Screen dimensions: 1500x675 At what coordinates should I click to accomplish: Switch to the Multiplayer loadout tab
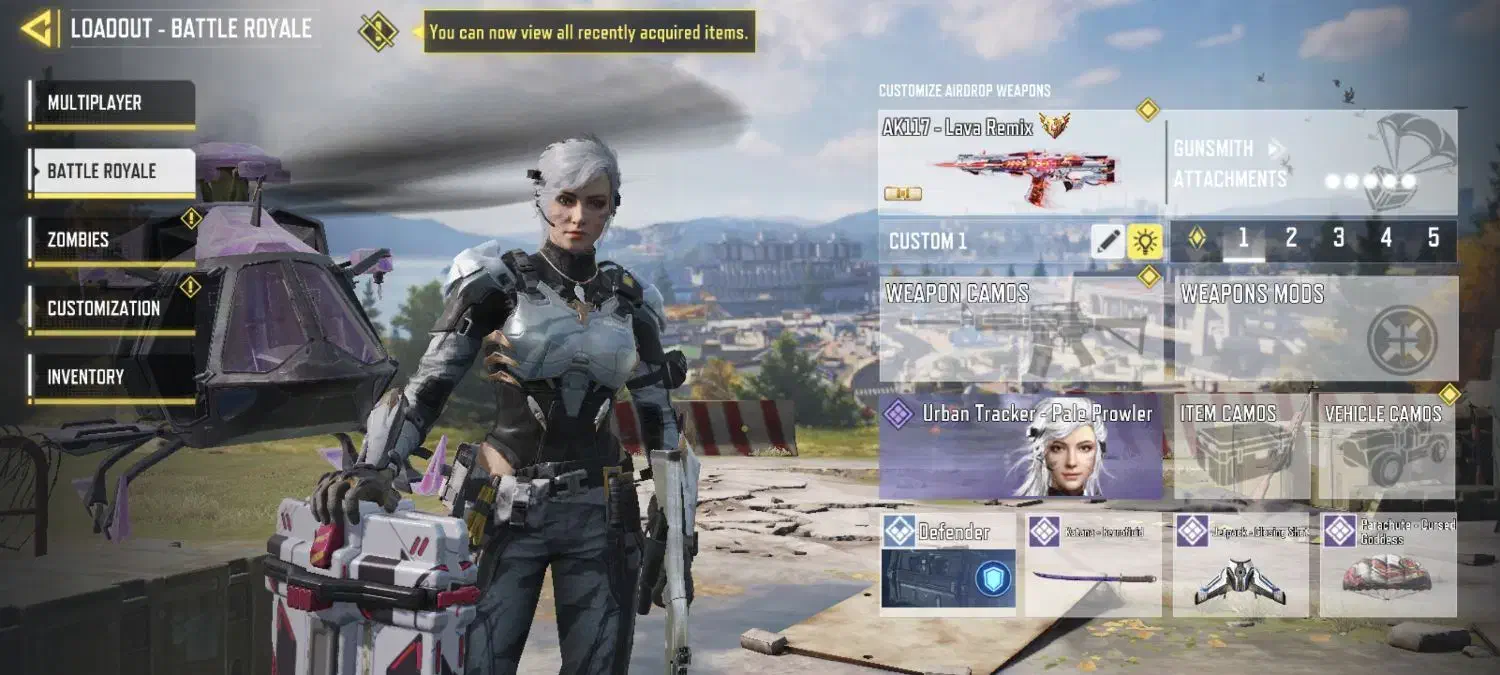coord(111,103)
